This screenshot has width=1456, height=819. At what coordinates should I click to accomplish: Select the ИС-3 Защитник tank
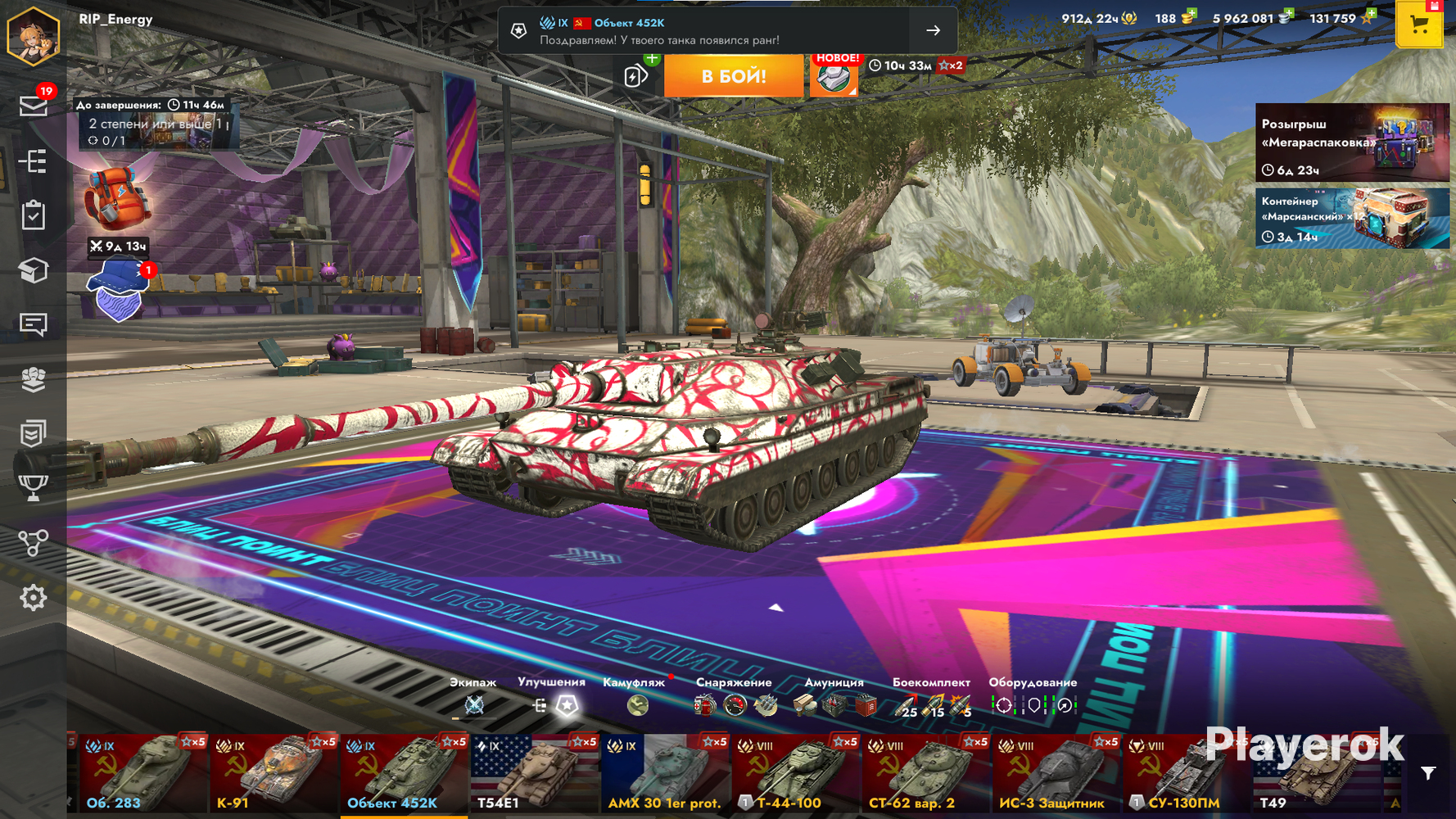click(1056, 774)
